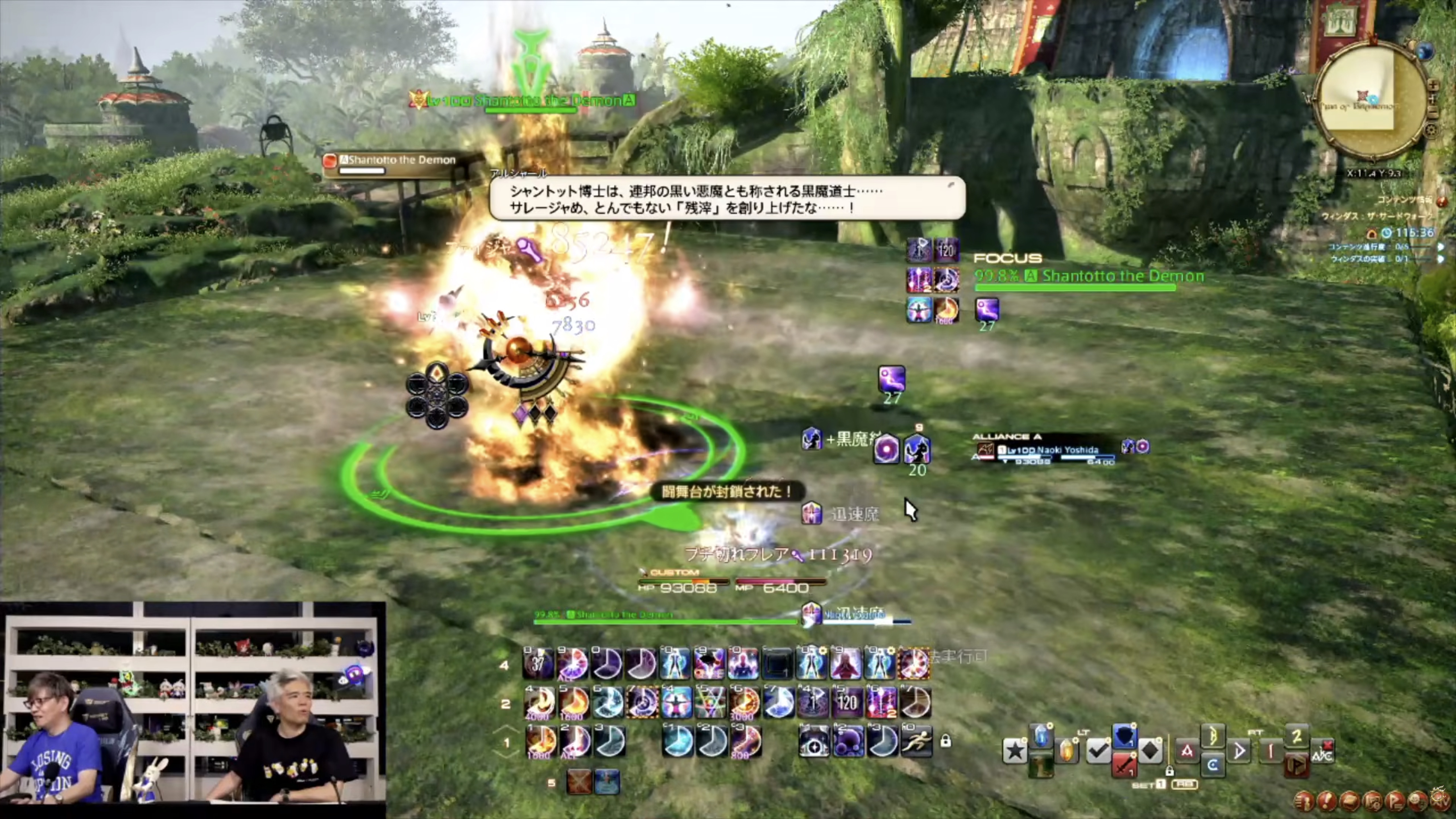Viewport: 1456px width, 819px height.
Task: Place the red letter A waymark
Action: pyautogui.click(x=1186, y=751)
